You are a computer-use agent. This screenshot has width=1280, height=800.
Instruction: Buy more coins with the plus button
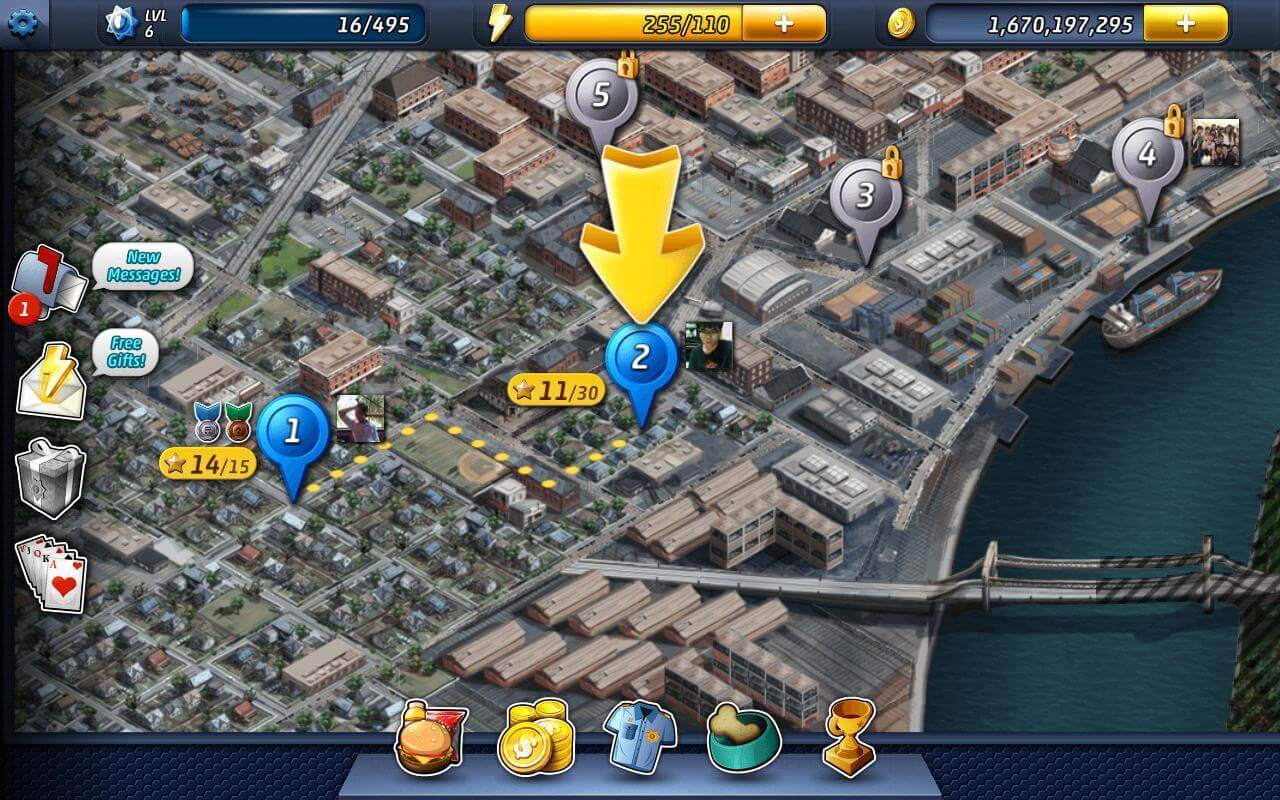(x=1185, y=24)
